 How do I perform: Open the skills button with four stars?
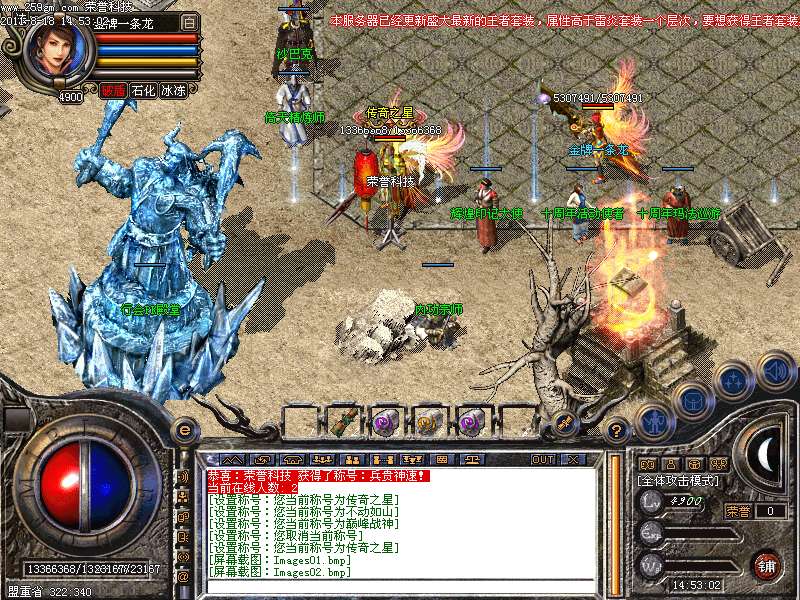[734, 380]
